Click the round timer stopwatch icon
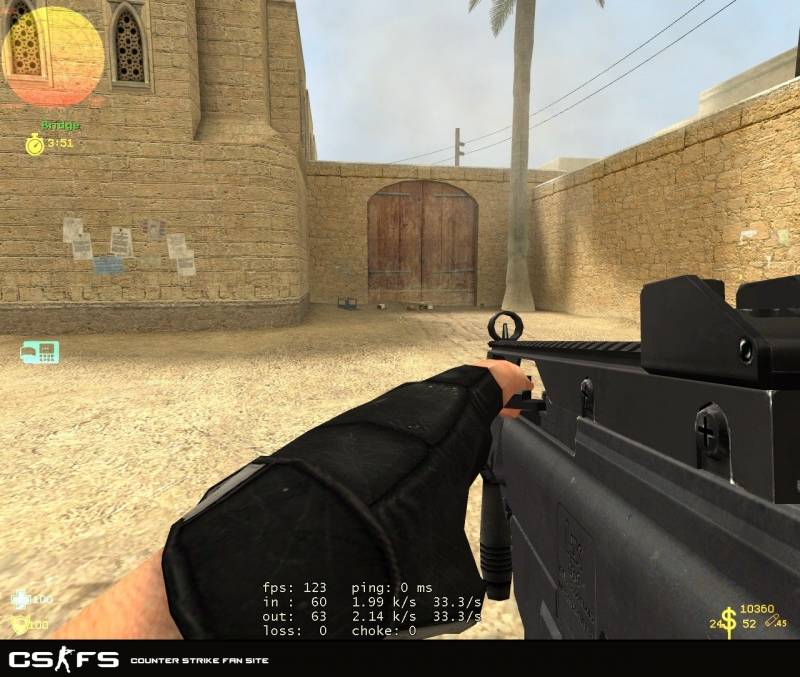The width and height of the screenshot is (800, 677). (x=34, y=144)
